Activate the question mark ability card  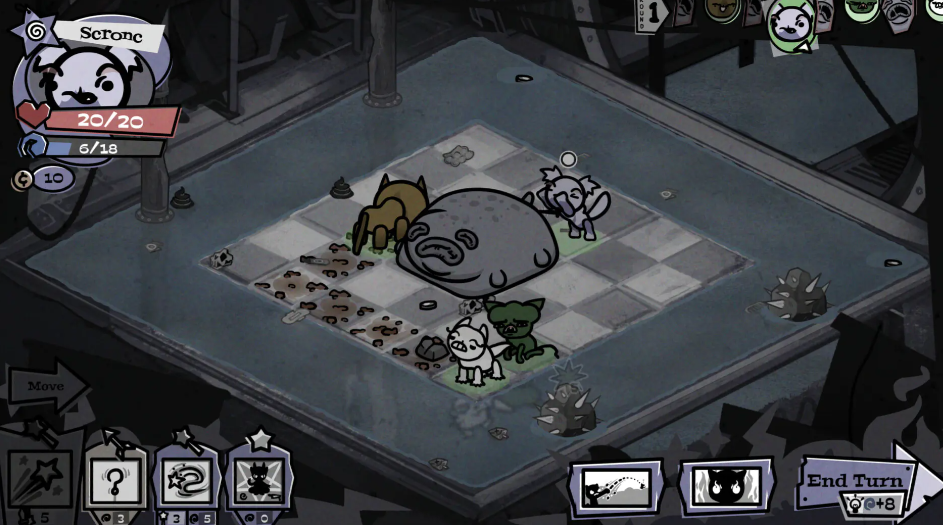tap(115, 479)
